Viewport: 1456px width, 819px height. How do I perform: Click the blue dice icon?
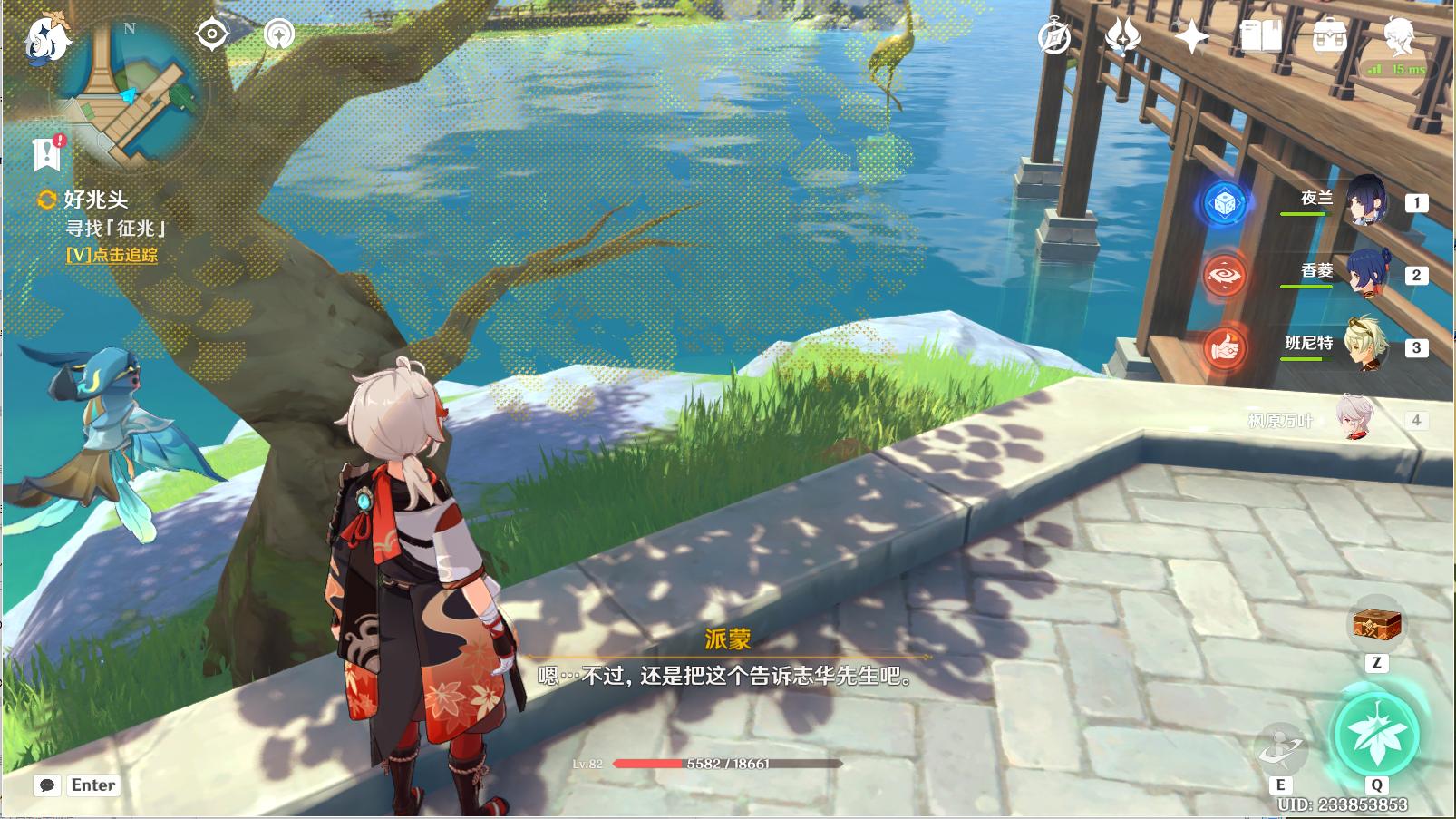click(1224, 202)
